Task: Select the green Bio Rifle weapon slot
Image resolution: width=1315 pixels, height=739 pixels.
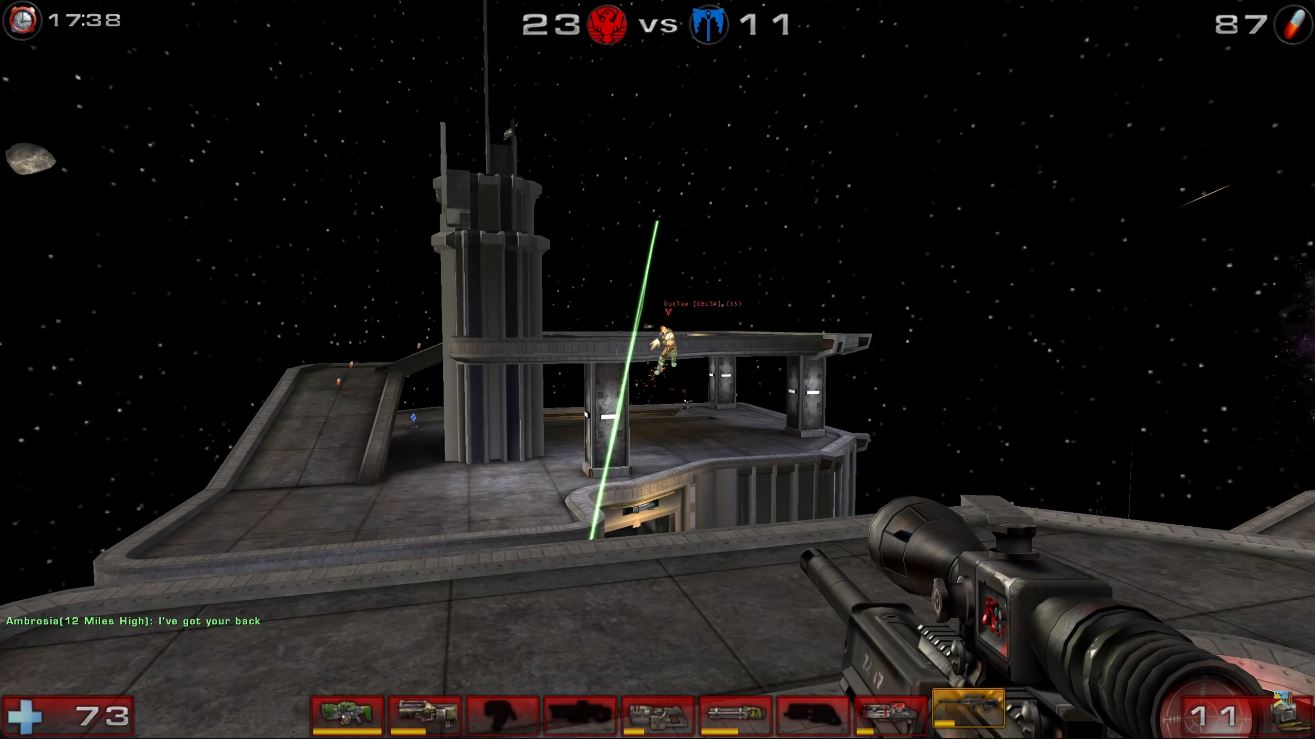Action: [x=347, y=714]
